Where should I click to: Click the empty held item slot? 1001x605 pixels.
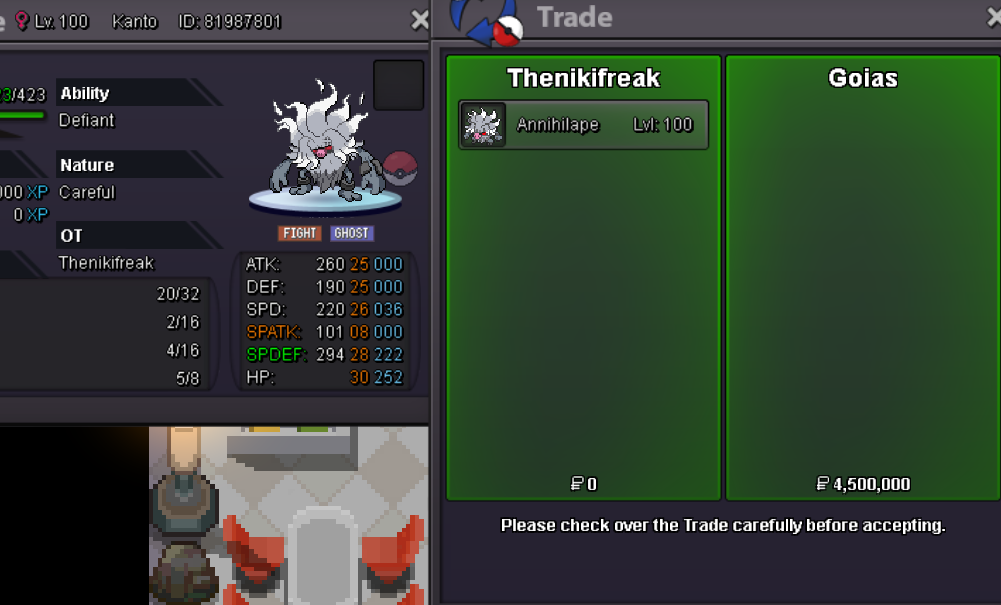click(398, 85)
